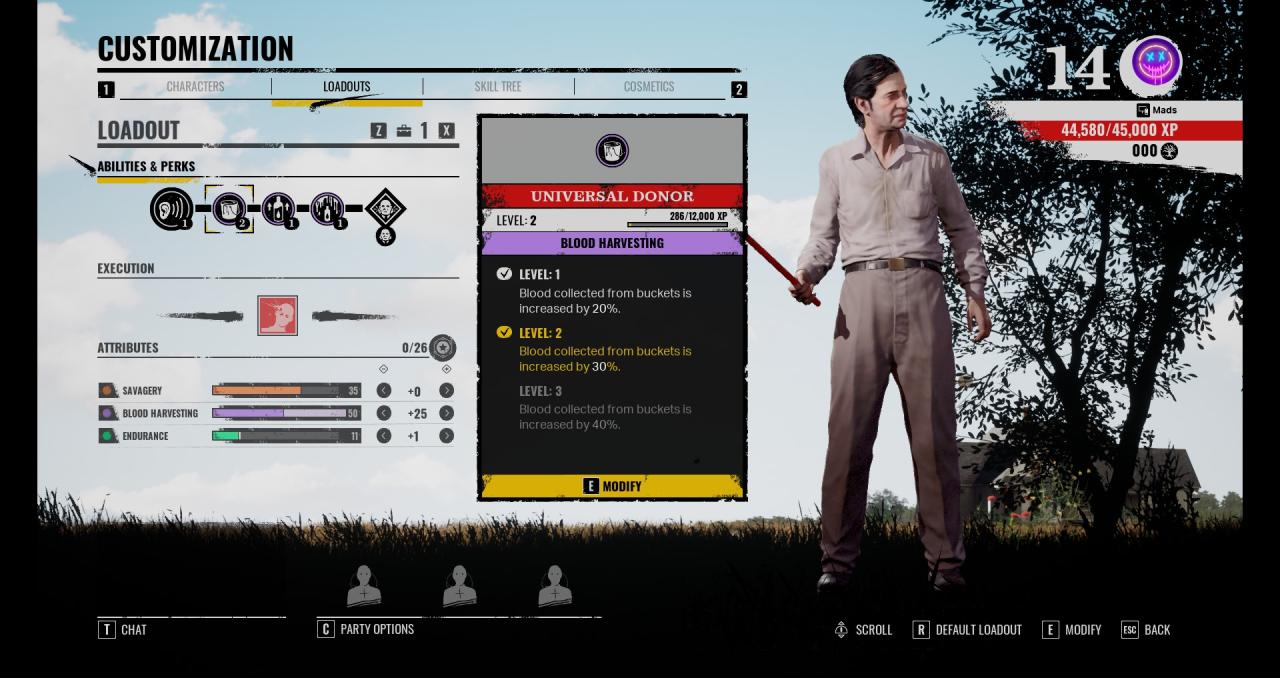1280x678 pixels.
Task: Open the diamond family face slot
Action: click(385, 209)
